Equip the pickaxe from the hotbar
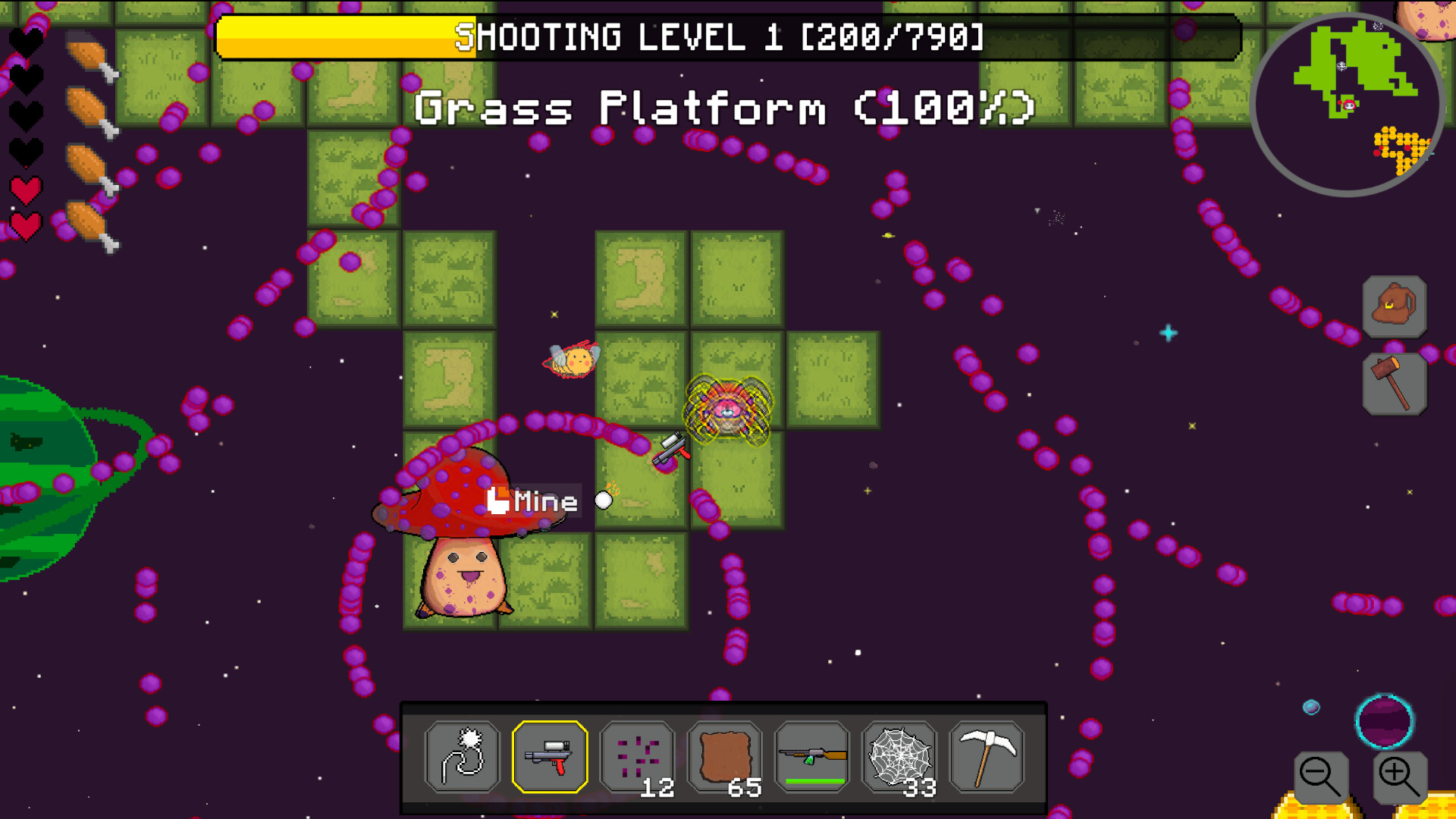 (986, 757)
